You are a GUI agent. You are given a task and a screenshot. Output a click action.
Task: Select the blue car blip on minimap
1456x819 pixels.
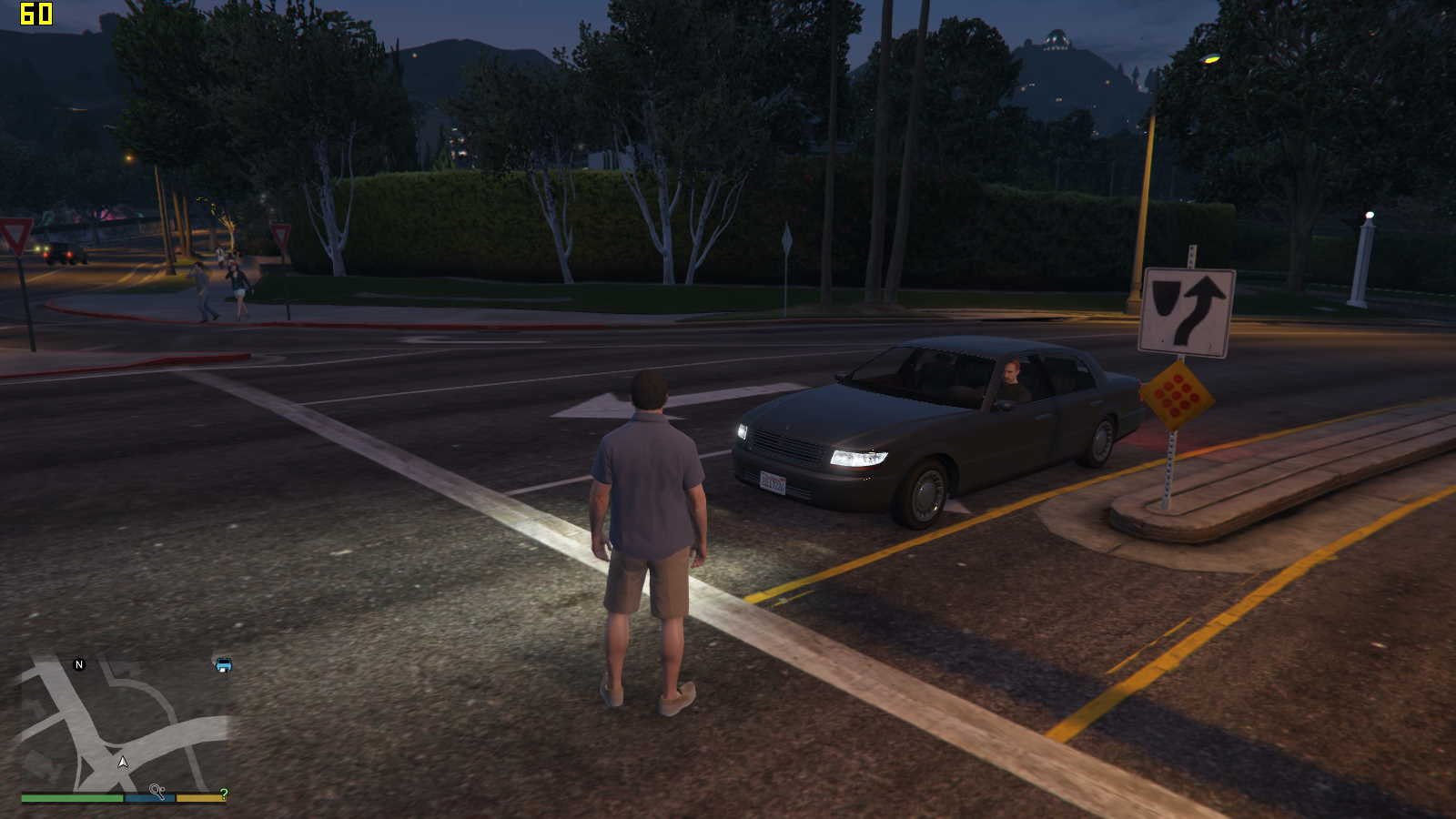pyautogui.click(x=223, y=664)
